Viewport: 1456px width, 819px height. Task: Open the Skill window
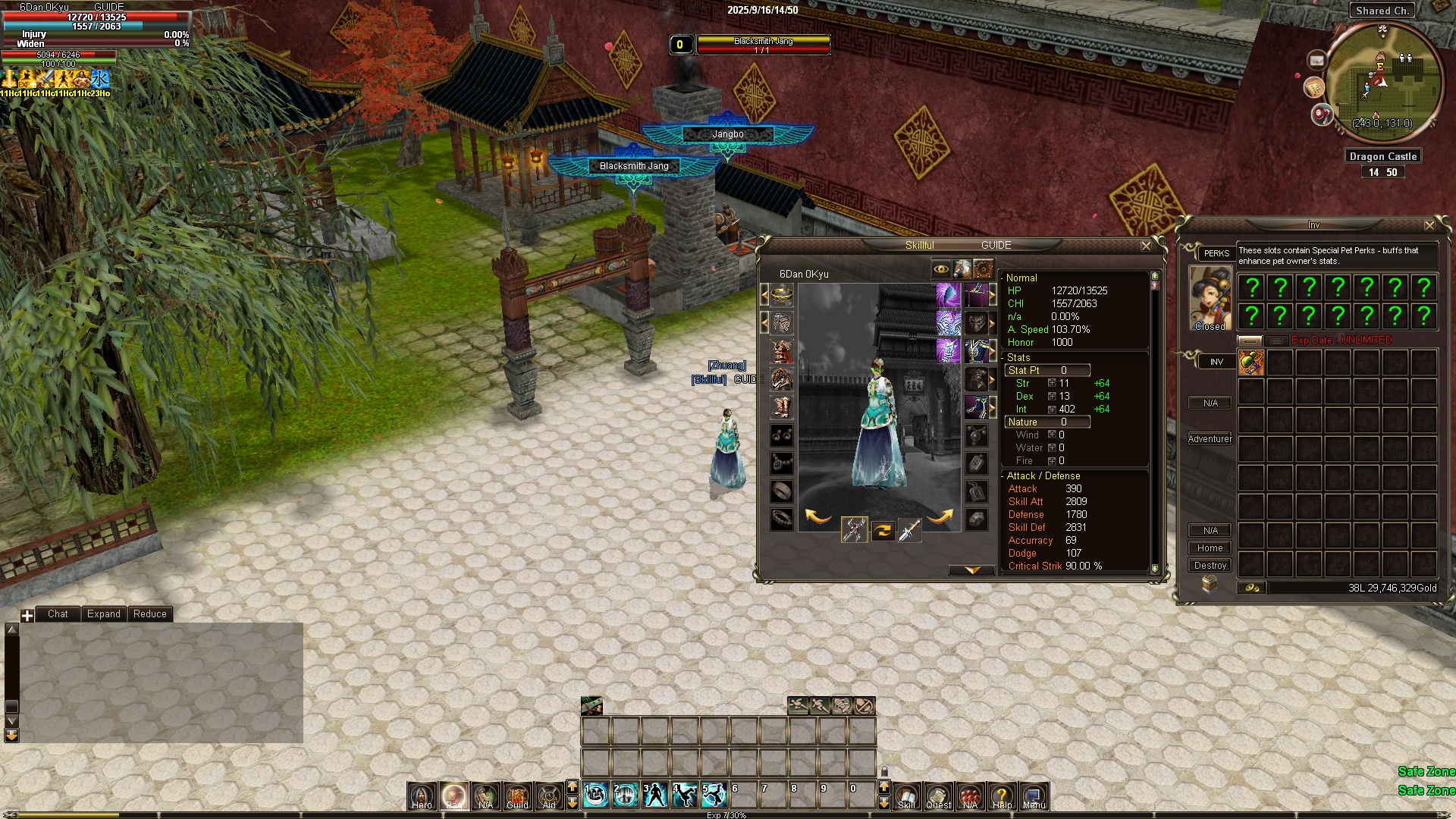[906, 795]
